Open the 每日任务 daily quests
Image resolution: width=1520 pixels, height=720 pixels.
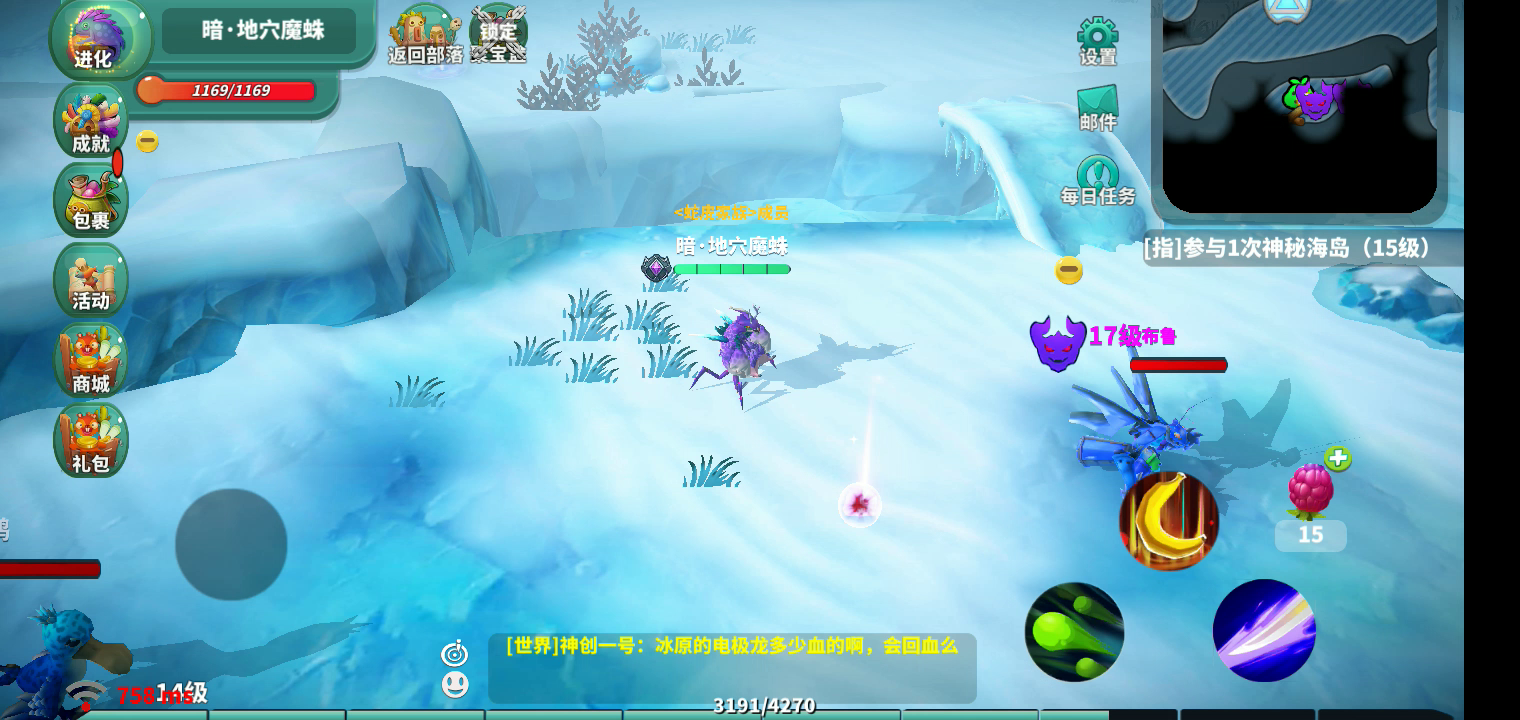(1098, 181)
